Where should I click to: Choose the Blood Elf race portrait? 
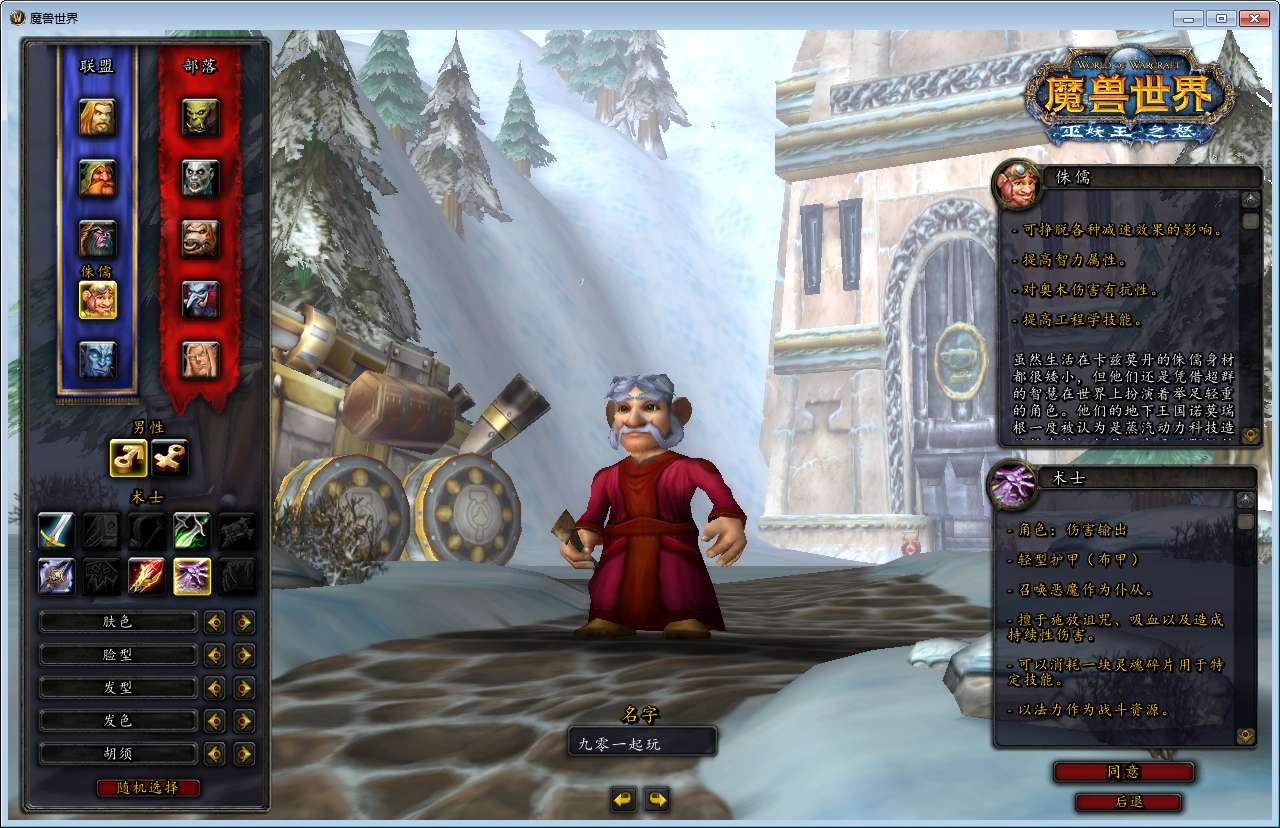200,360
